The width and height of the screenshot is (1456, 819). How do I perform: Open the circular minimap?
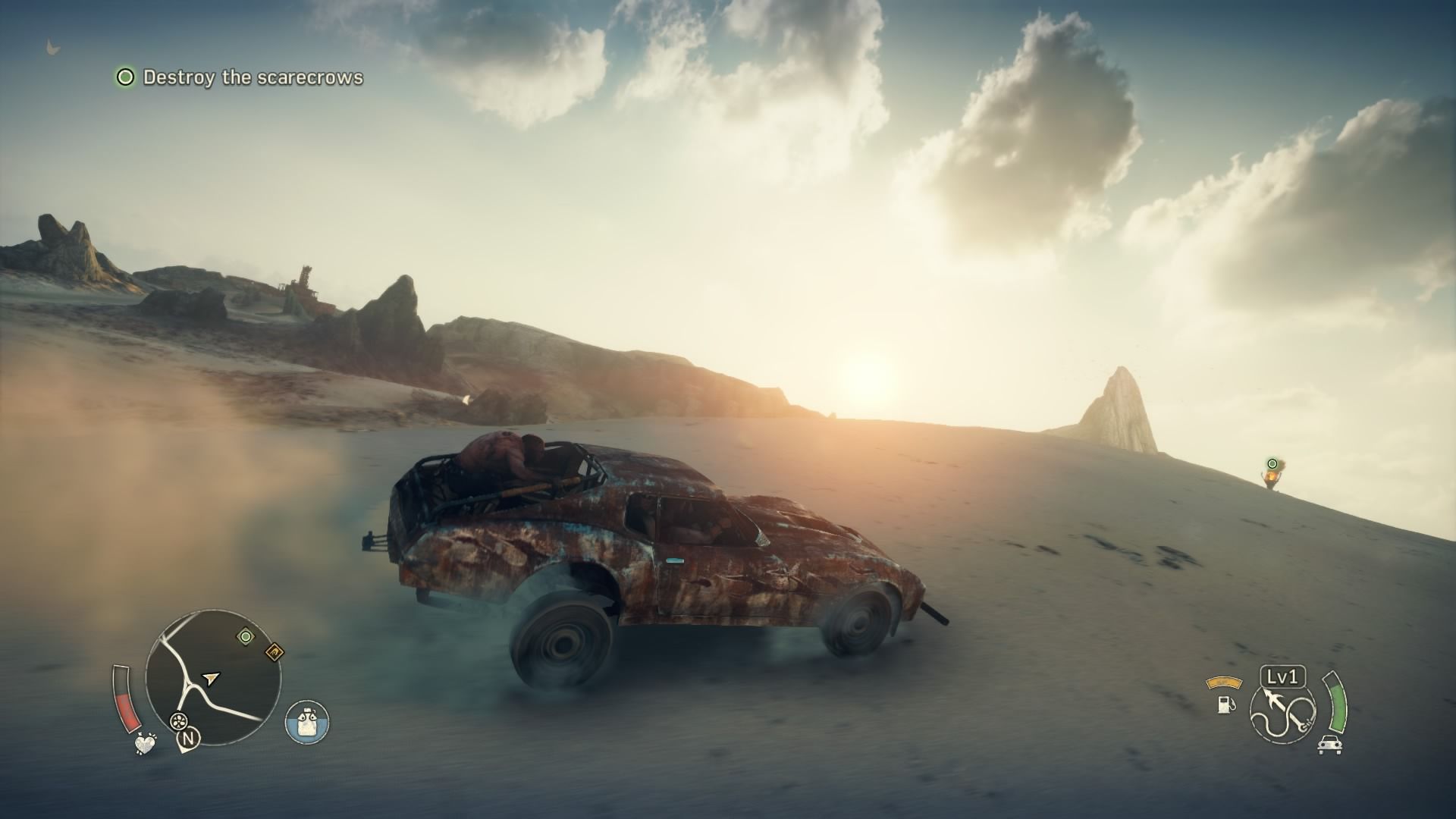point(213,679)
